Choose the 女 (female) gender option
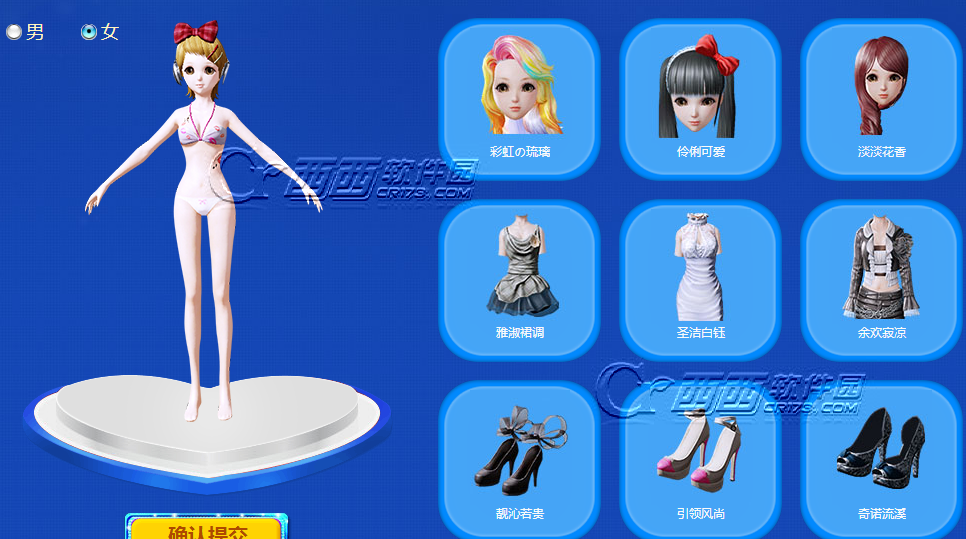The image size is (966, 539). 89,32
